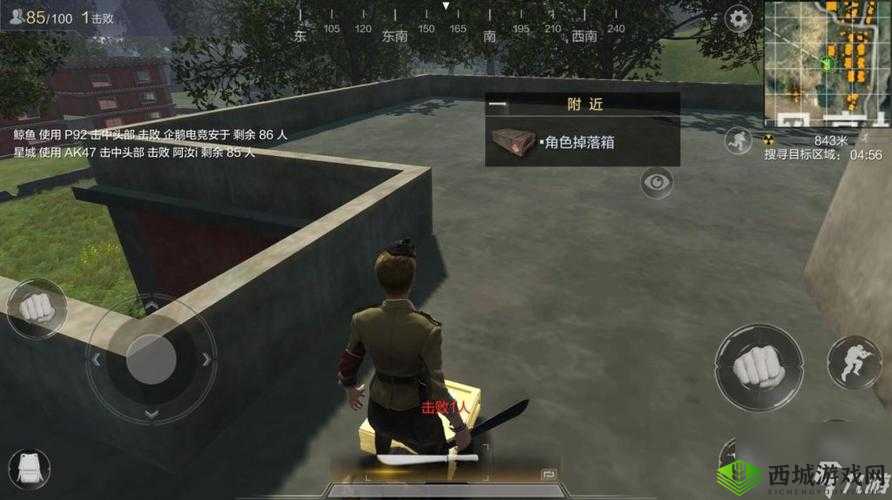892x500 pixels.
Task: Open the minimap
Action: [x=827, y=62]
